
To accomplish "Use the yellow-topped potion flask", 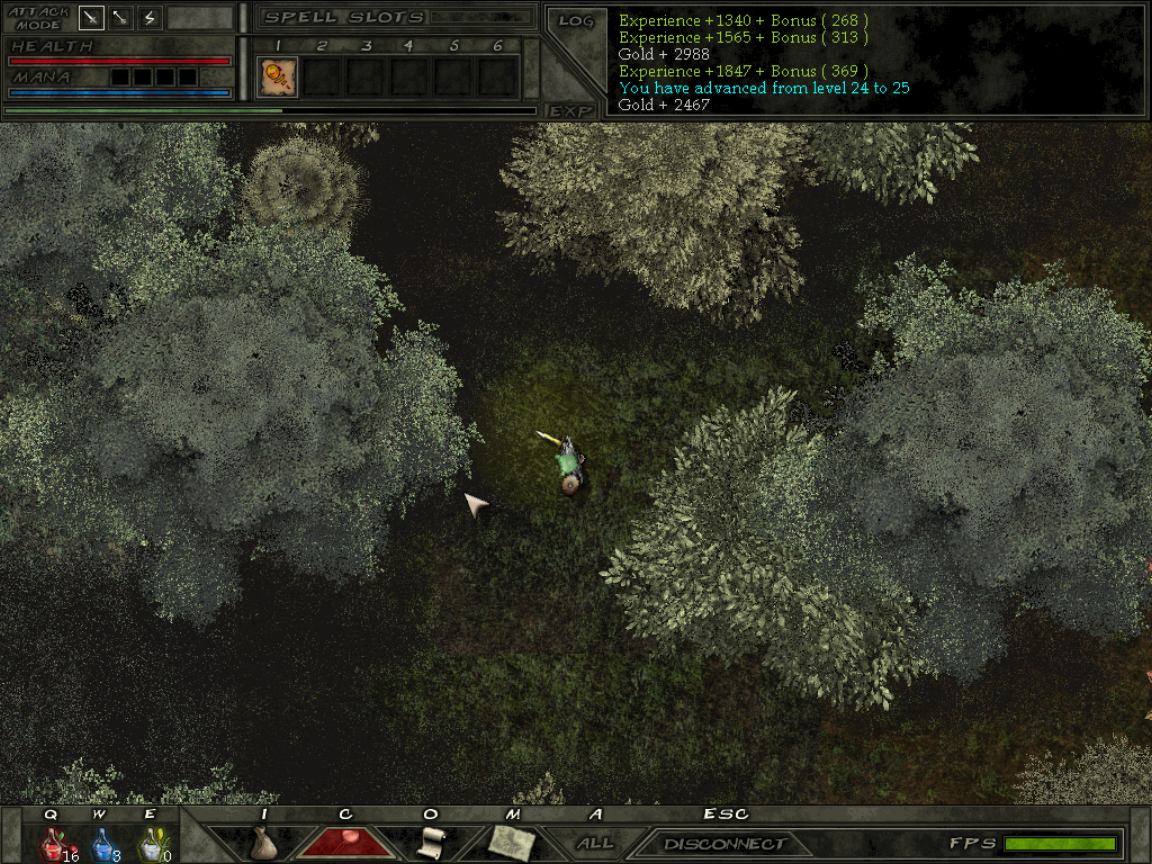I will tap(152, 845).
